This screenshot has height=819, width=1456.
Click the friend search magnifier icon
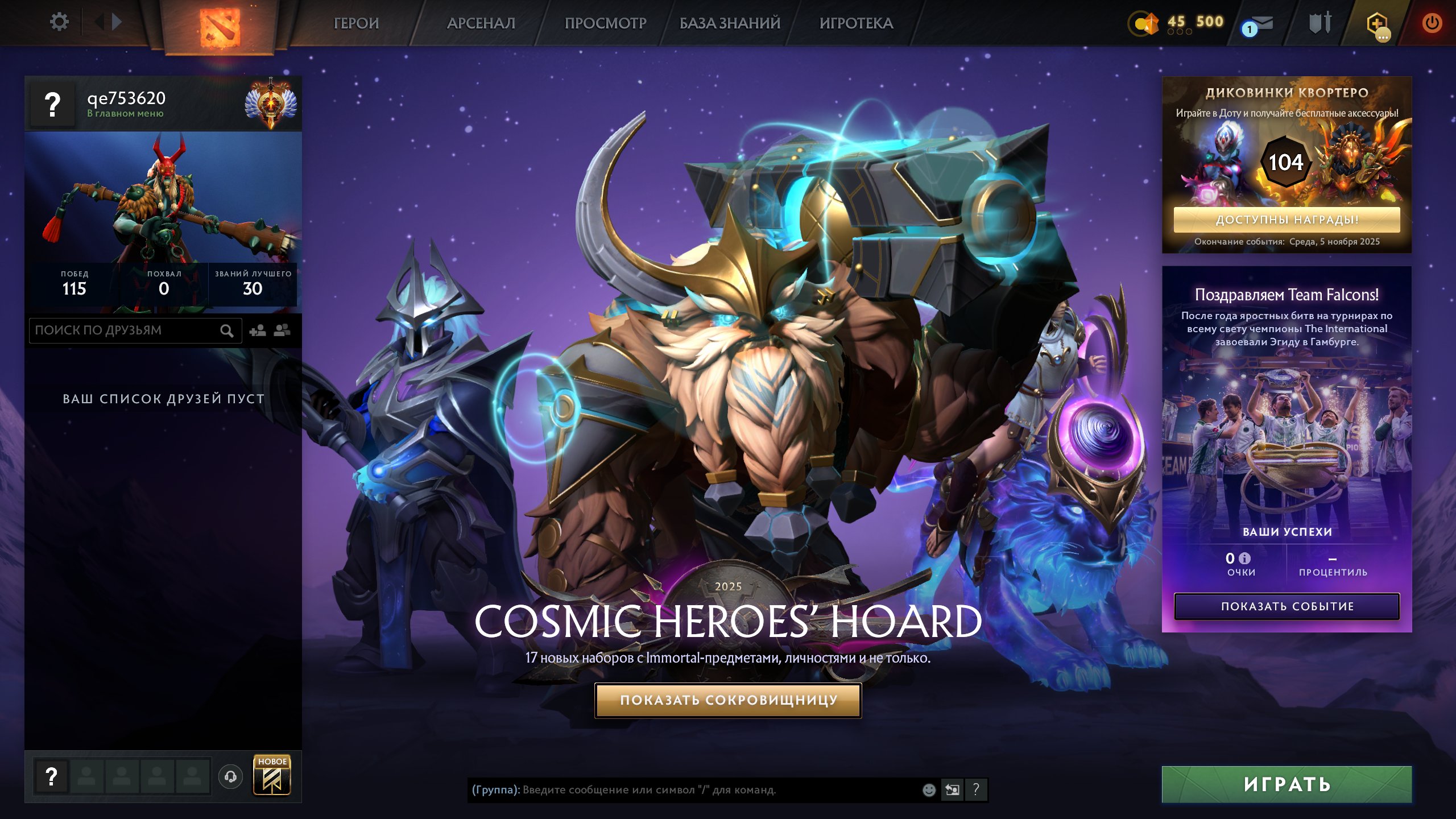226,330
